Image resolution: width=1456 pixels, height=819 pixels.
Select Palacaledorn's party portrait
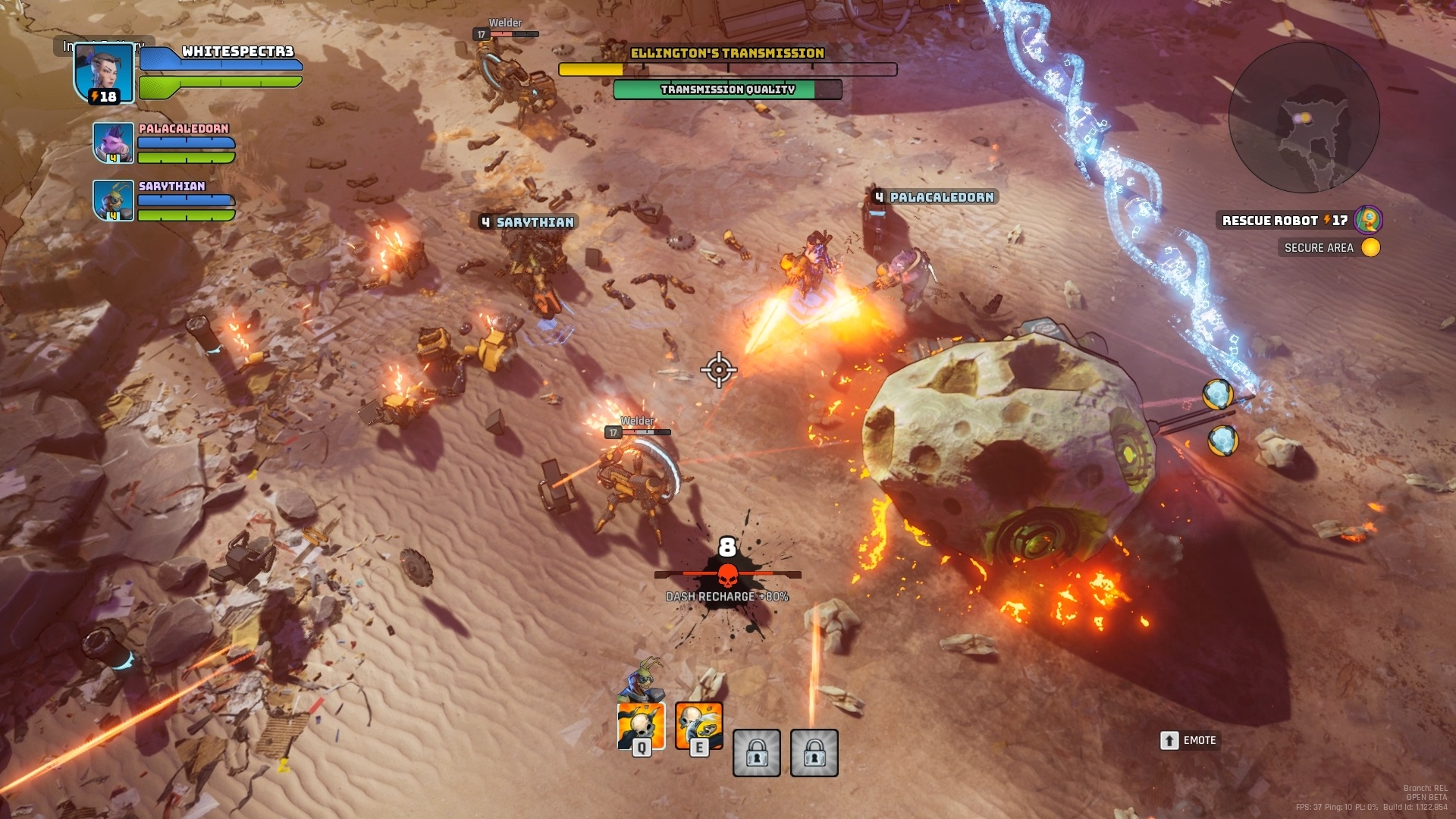[x=113, y=143]
